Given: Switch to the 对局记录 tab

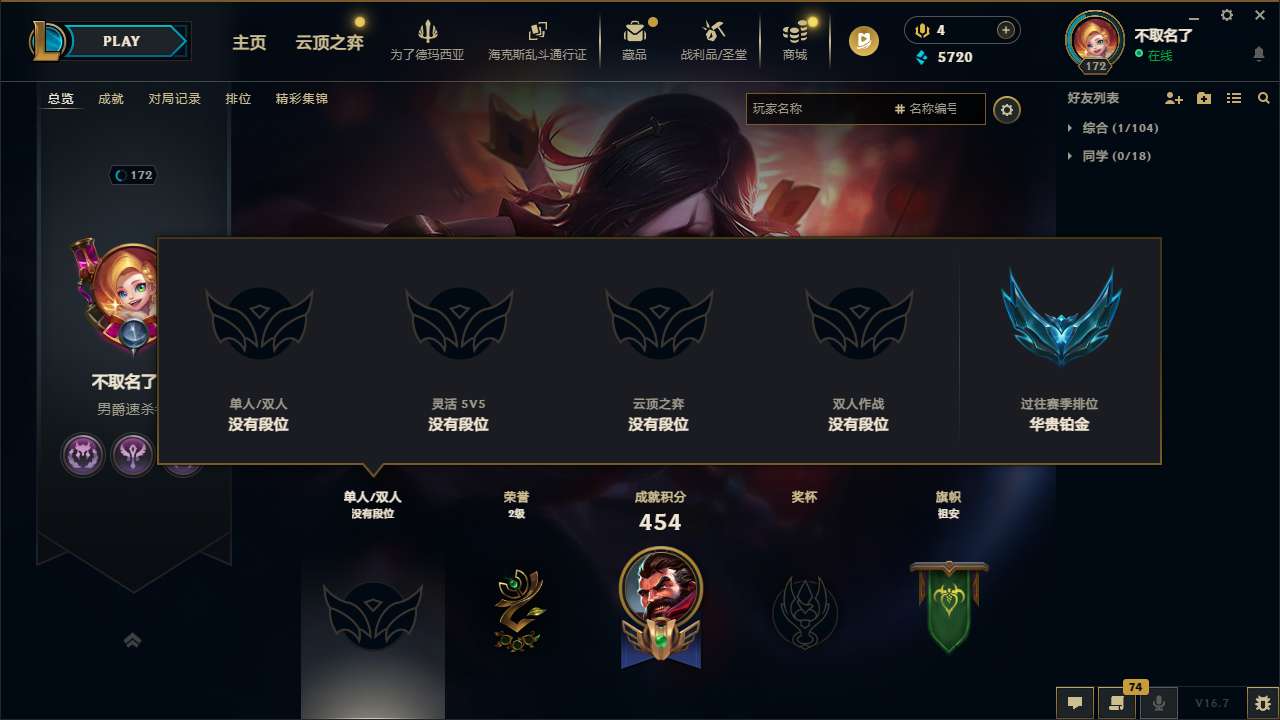Looking at the screenshot, I should click(175, 99).
